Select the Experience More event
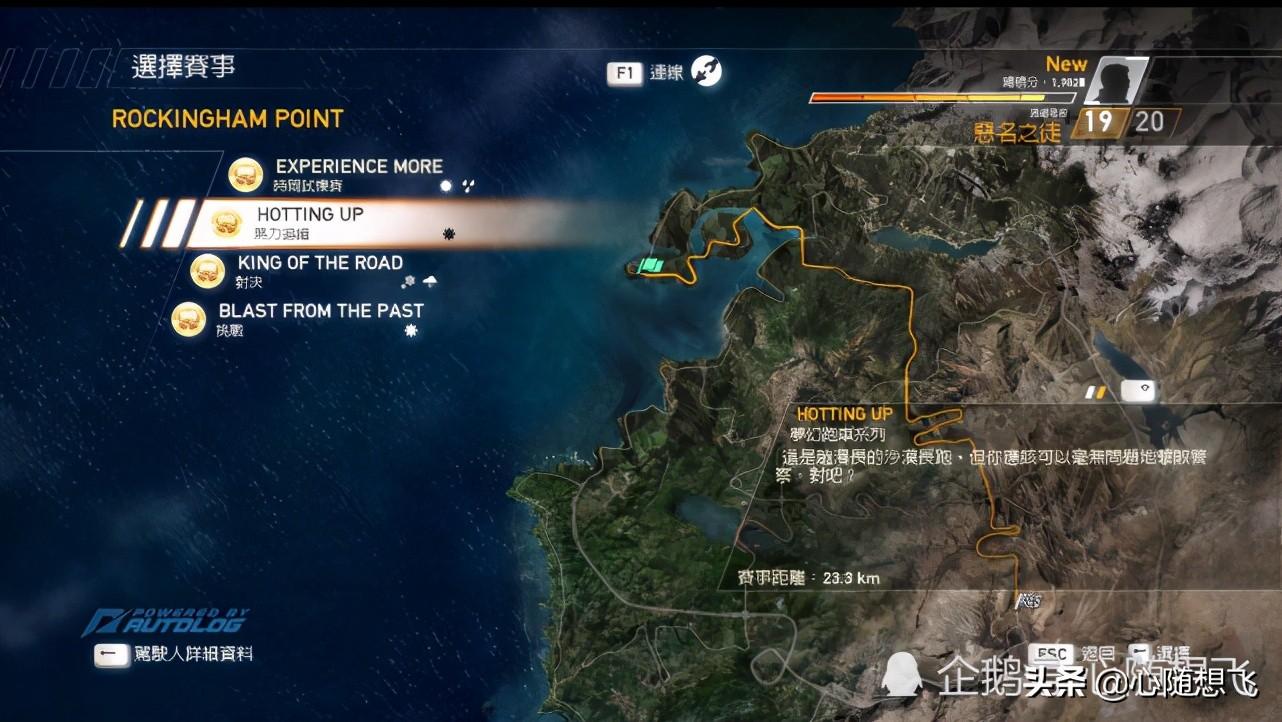 pyautogui.click(x=358, y=167)
